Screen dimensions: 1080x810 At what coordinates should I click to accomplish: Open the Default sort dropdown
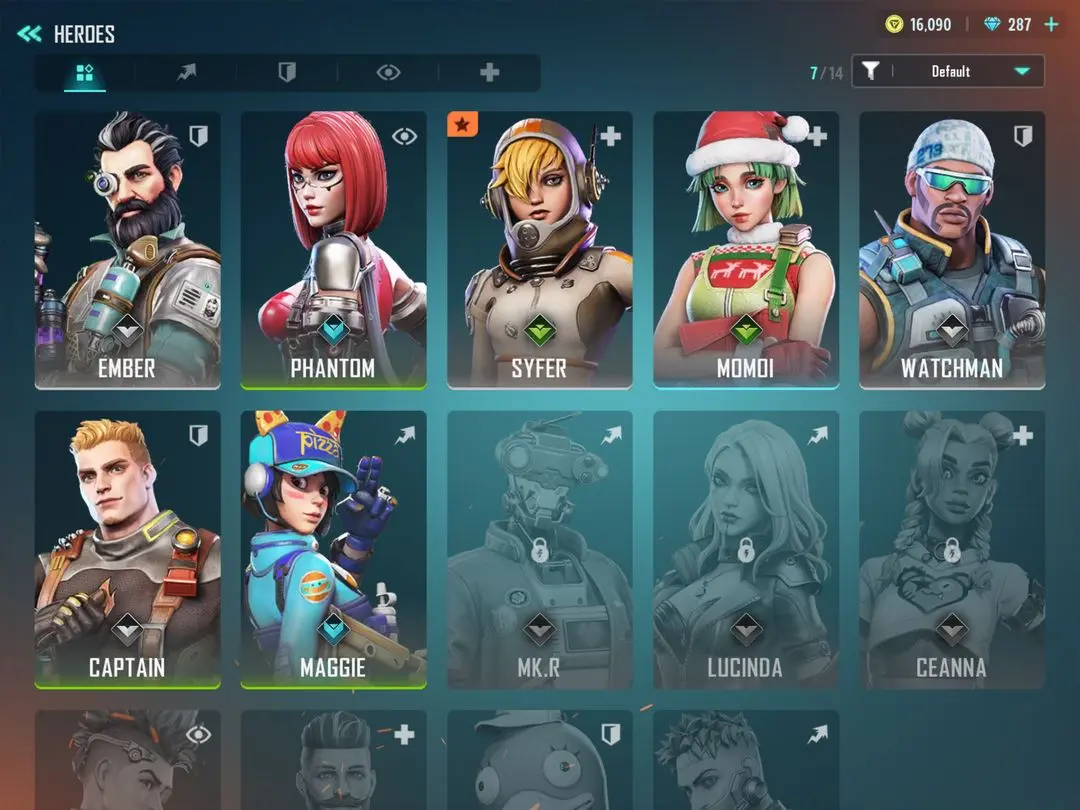click(948, 71)
